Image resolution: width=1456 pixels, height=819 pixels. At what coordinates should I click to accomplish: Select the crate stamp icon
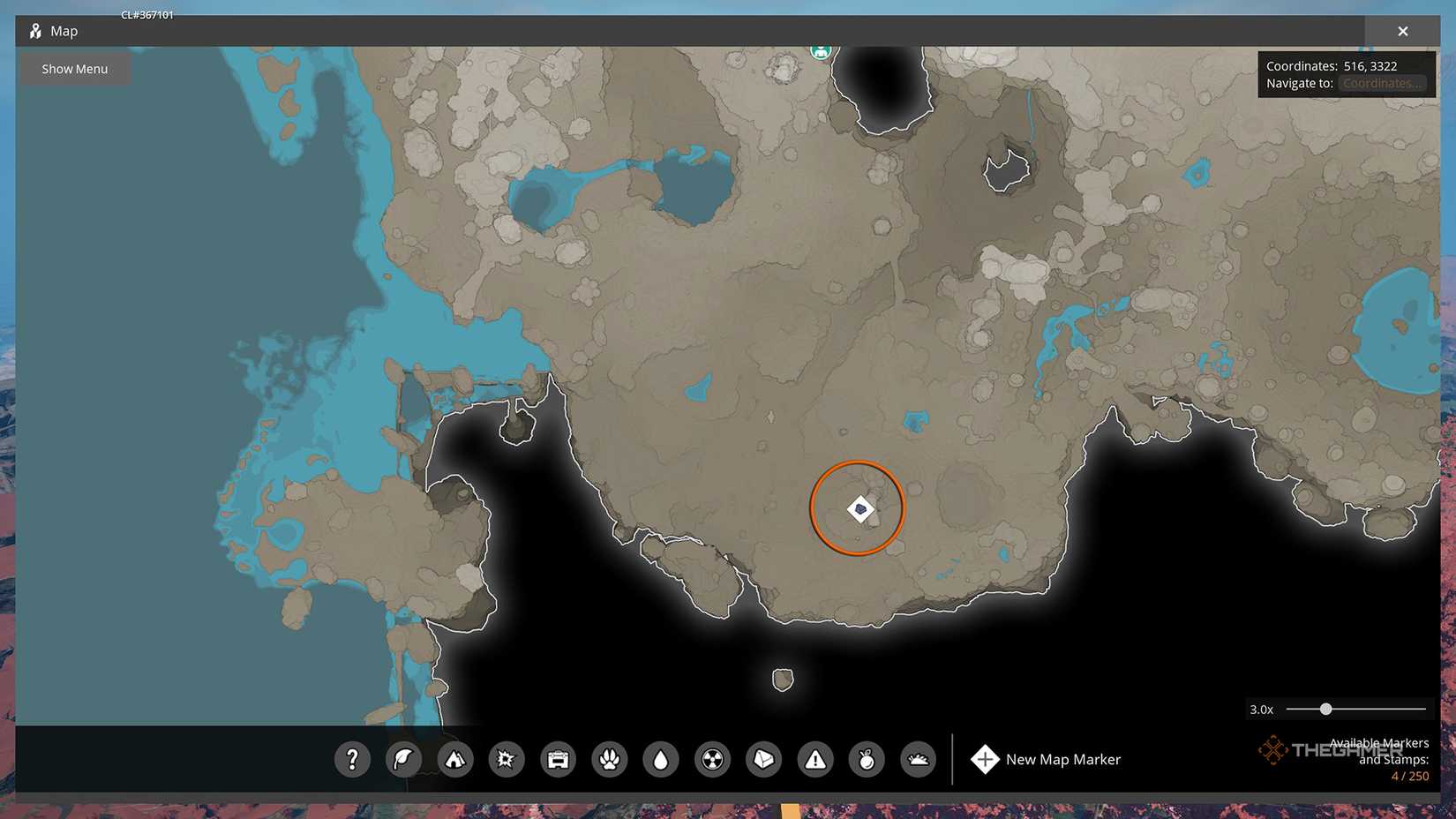(x=558, y=759)
